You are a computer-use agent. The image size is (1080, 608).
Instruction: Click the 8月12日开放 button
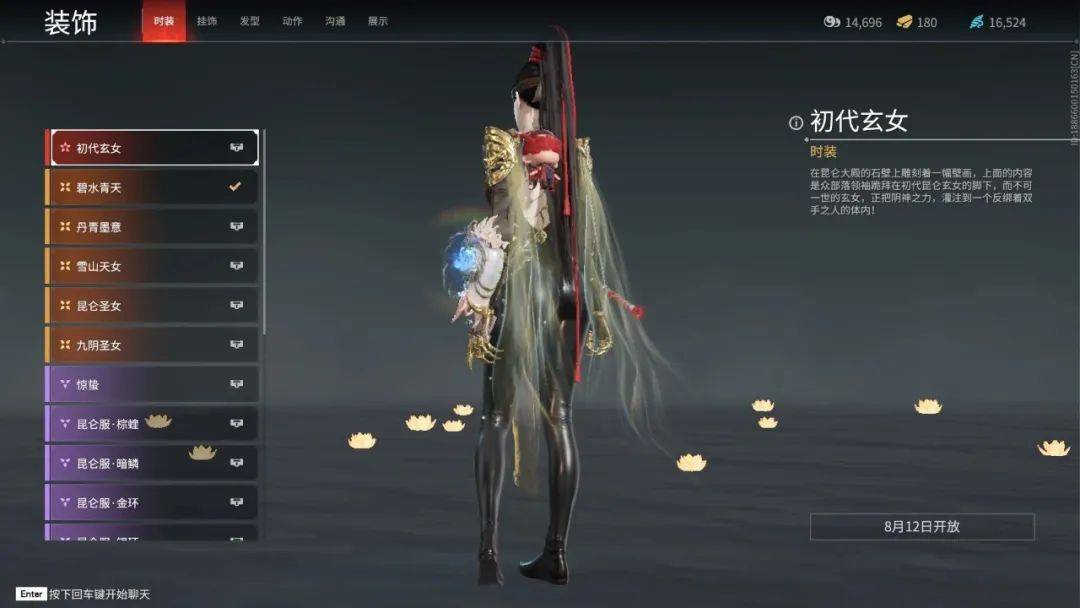[922, 527]
